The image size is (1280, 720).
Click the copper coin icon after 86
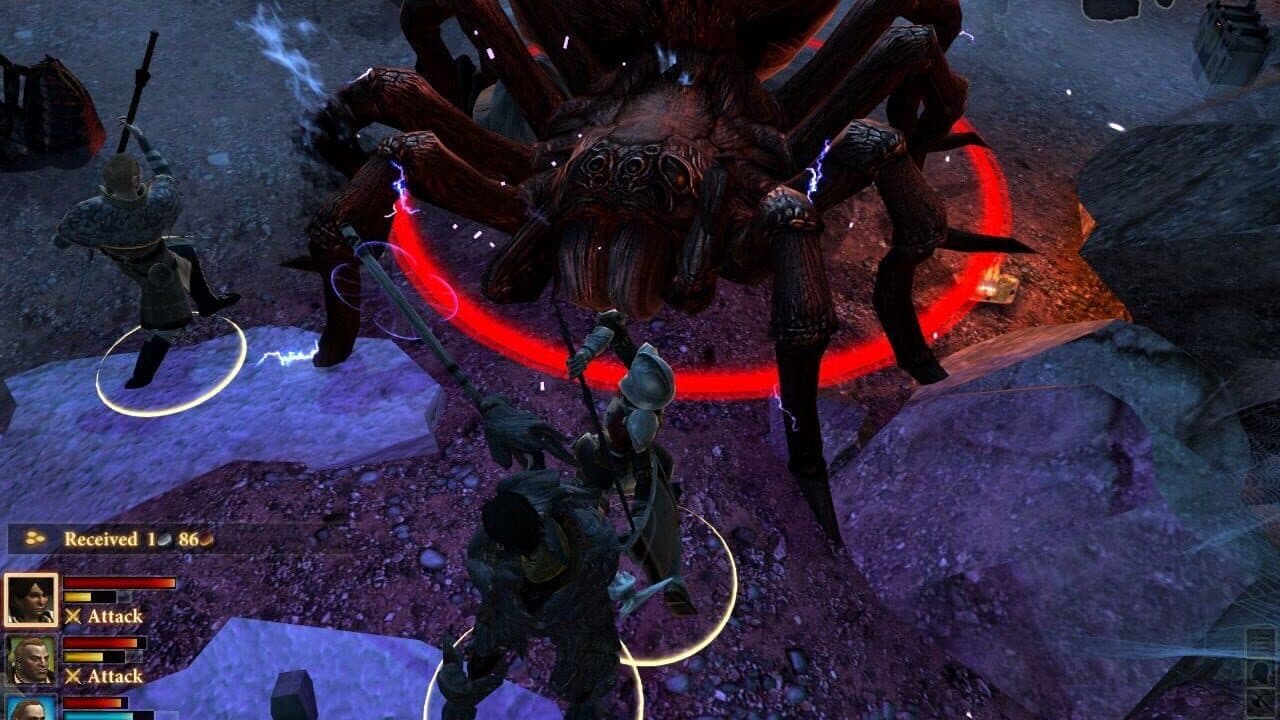click(x=207, y=539)
